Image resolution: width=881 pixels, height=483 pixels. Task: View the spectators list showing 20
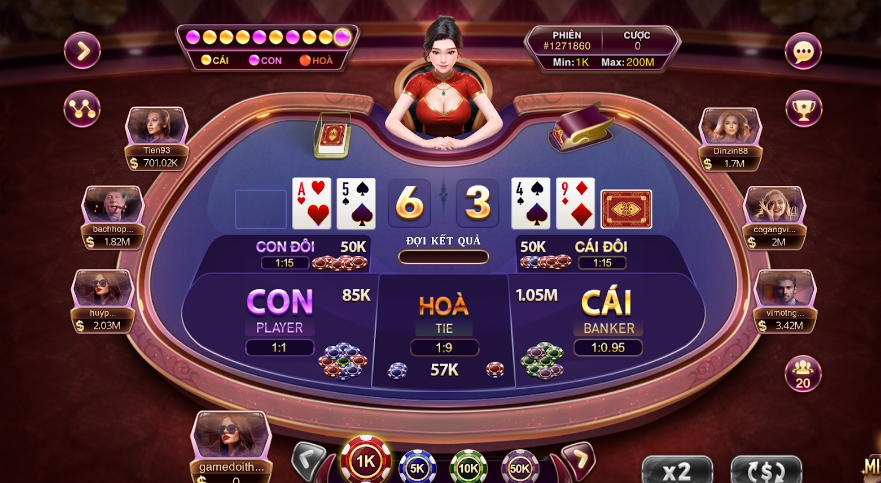[803, 373]
